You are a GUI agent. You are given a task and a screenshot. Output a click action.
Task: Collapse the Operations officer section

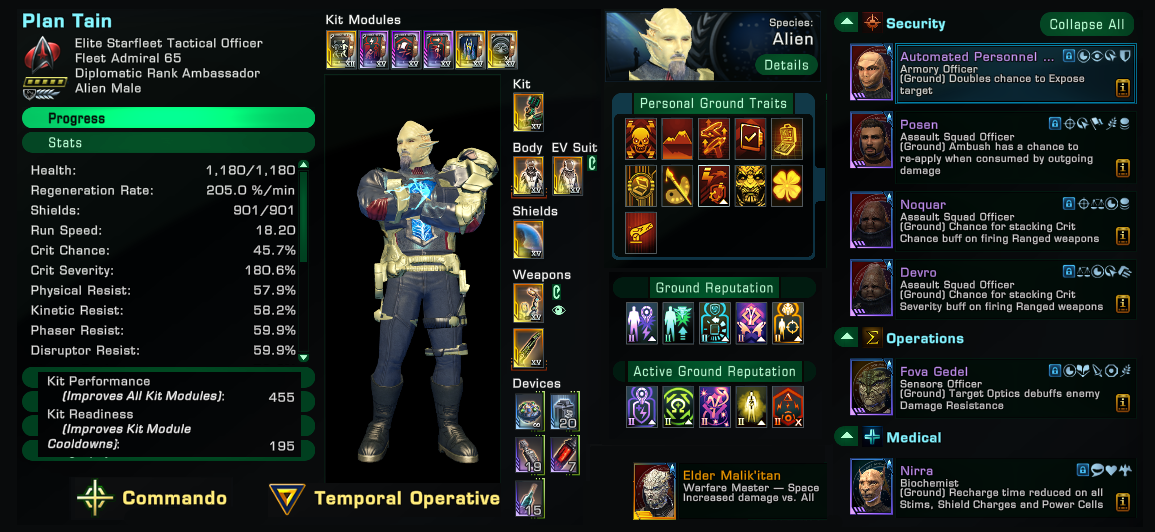[x=846, y=338]
